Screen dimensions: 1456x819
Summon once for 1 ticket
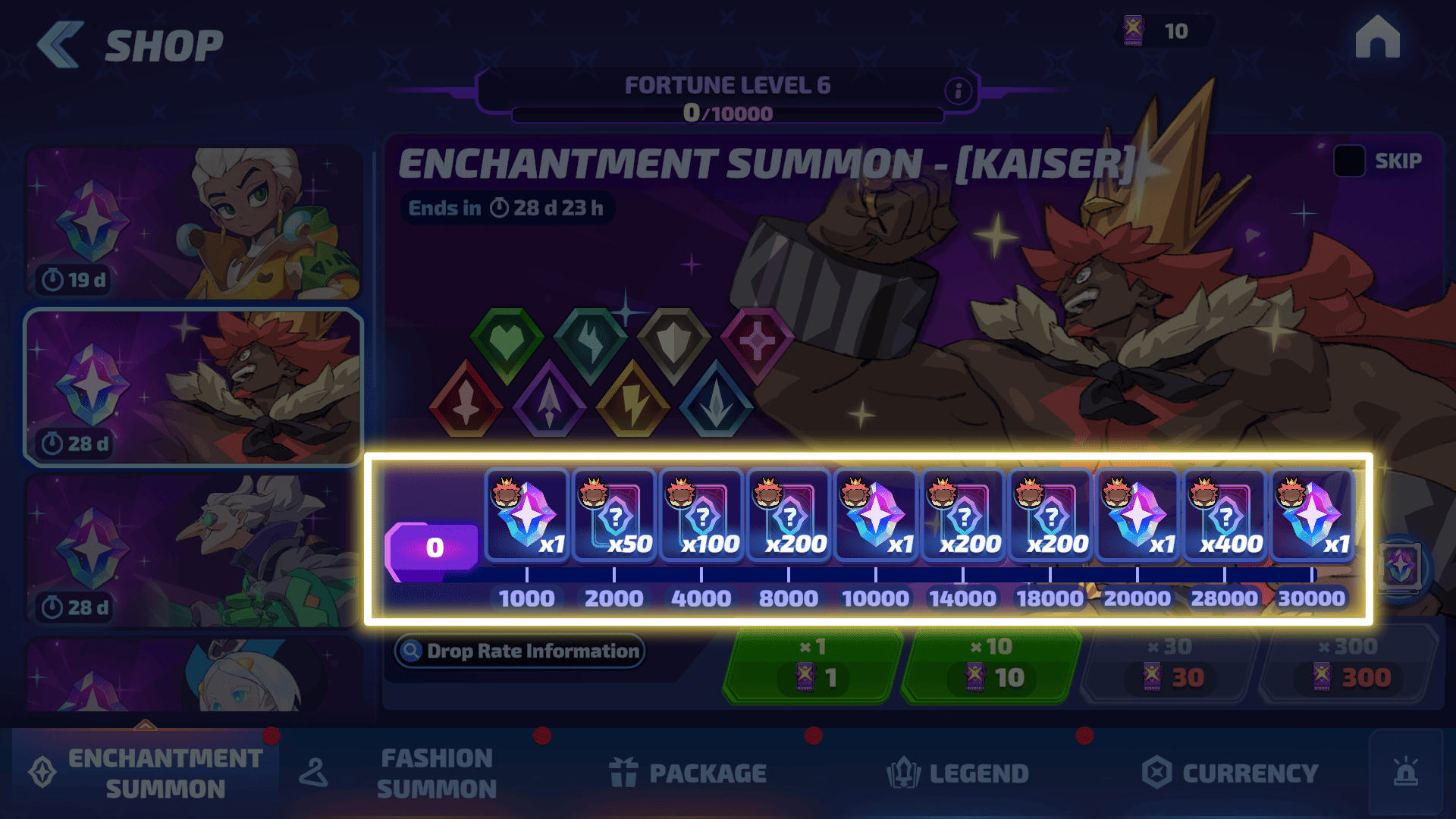point(814,666)
